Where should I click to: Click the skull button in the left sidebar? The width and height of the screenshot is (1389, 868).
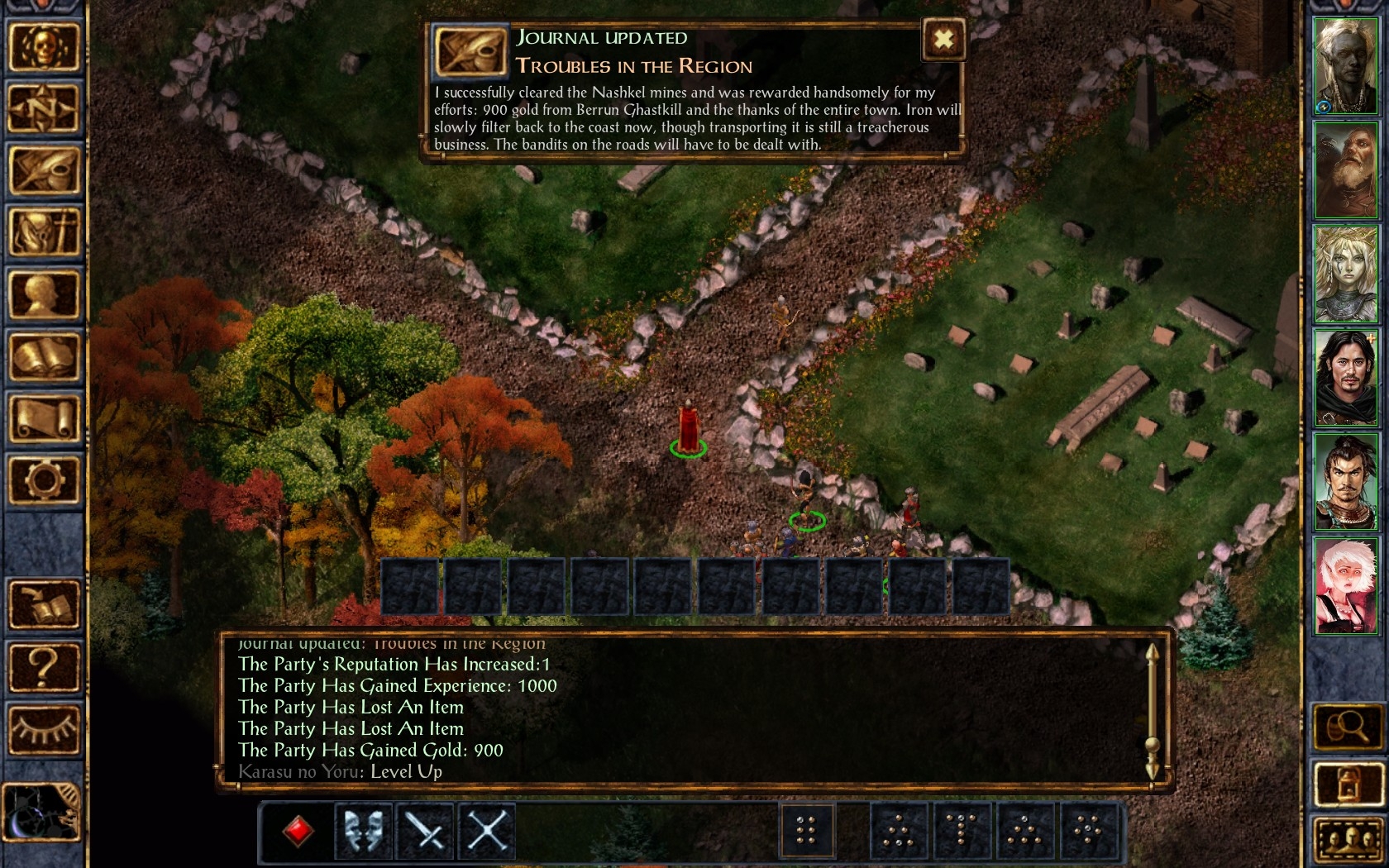pos(44,46)
